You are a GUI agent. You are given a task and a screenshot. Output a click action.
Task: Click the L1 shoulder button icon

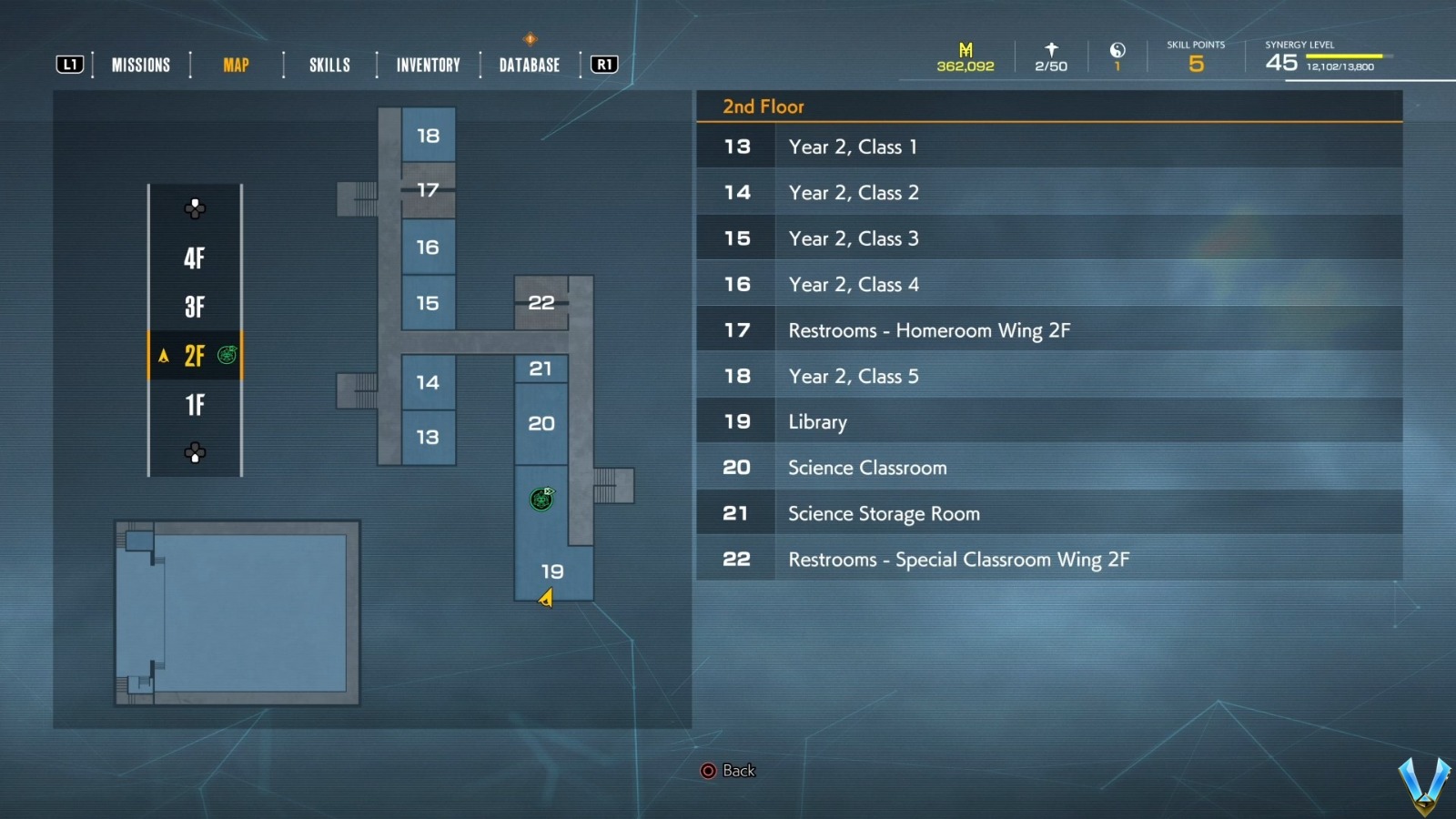click(x=69, y=64)
